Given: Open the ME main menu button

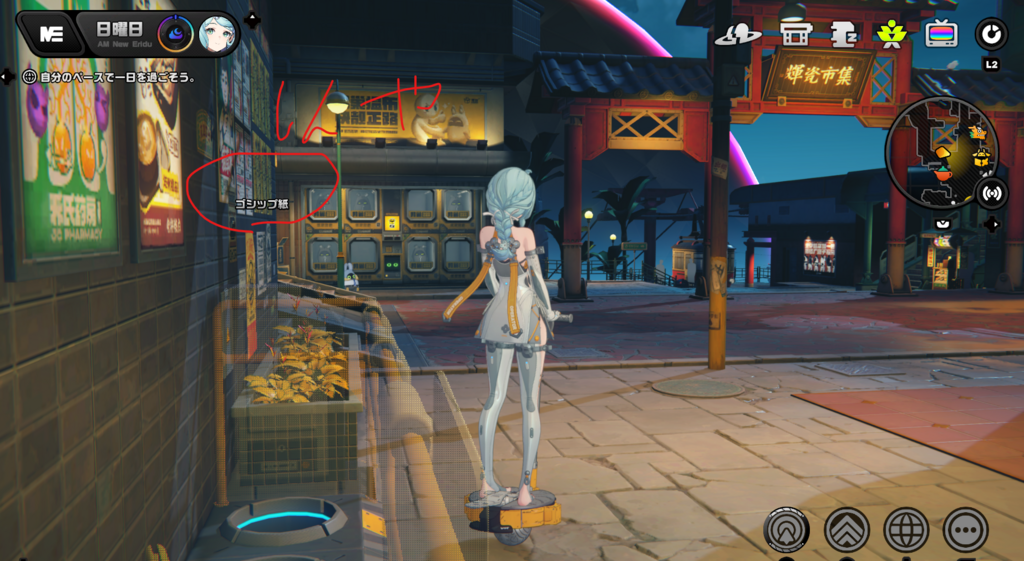Looking at the screenshot, I should pos(50,32).
